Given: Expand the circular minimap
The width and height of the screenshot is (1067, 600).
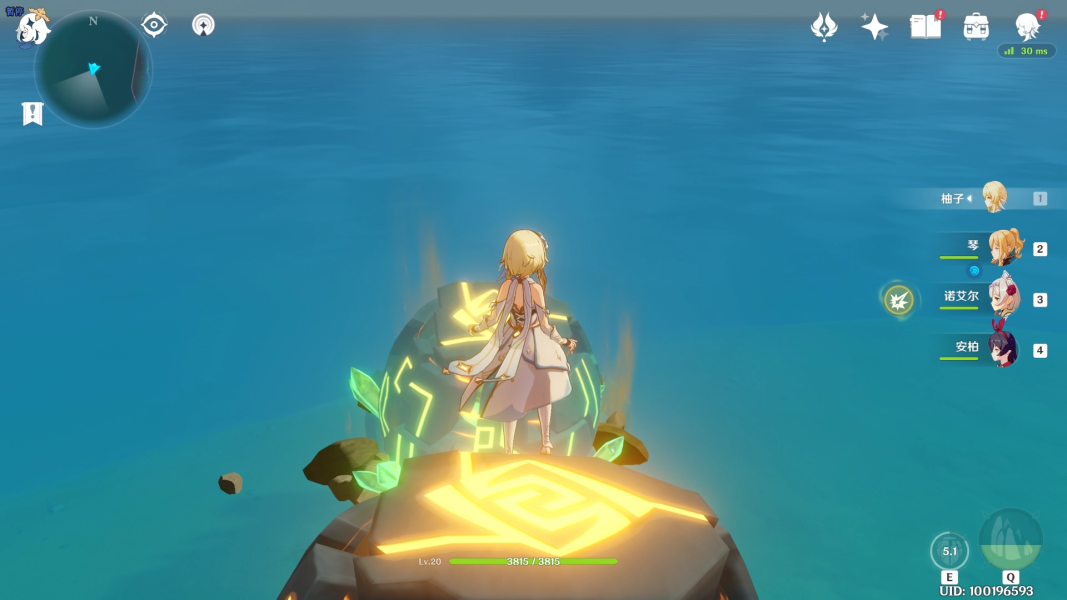Looking at the screenshot, I should pos(93,70).
